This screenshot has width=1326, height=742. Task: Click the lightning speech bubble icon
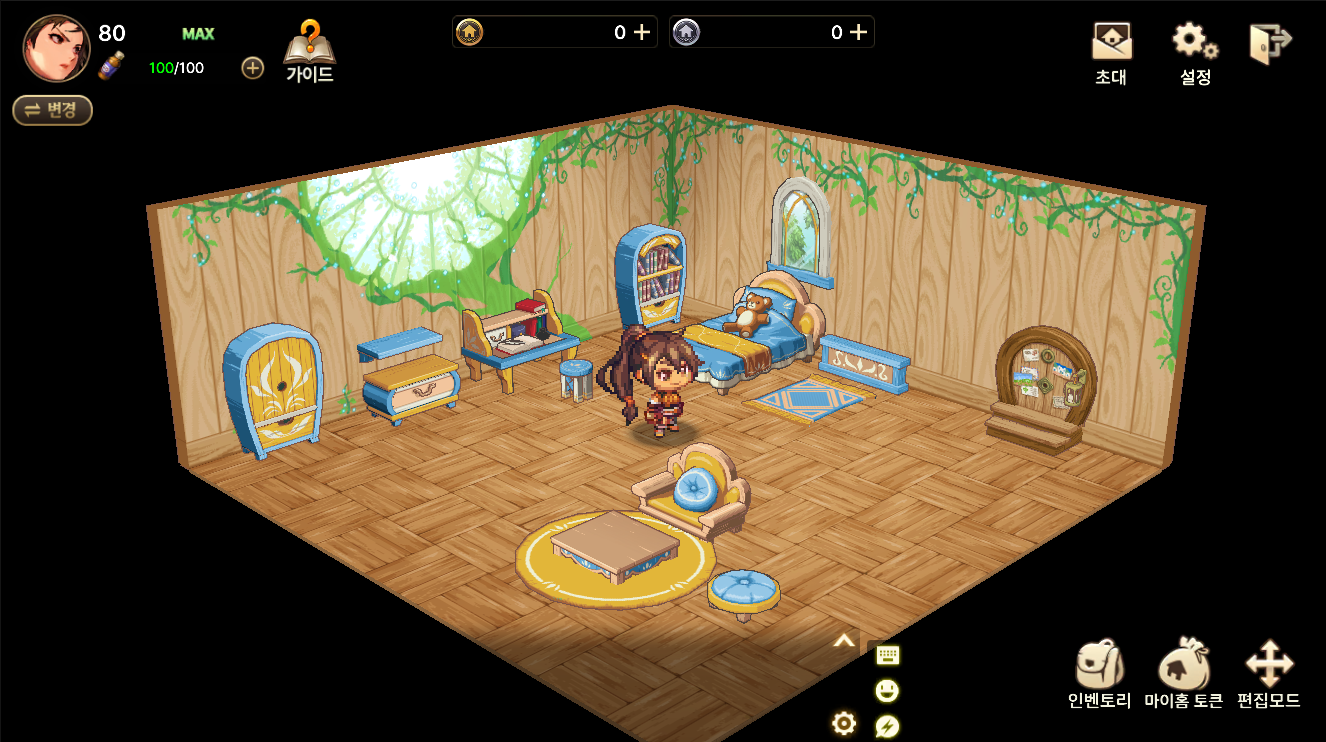[887, 726]
